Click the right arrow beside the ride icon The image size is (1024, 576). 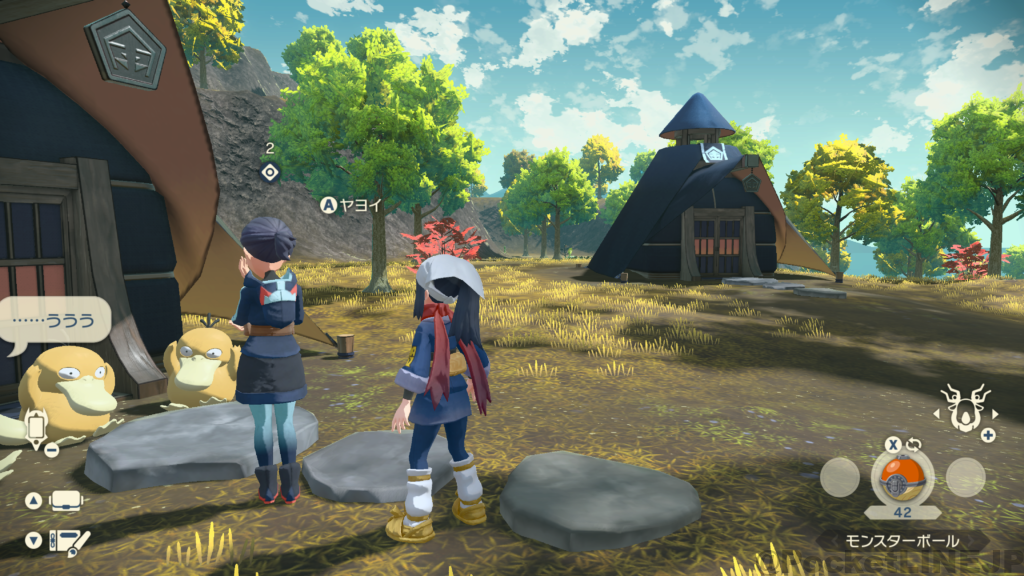pos(995,411)
